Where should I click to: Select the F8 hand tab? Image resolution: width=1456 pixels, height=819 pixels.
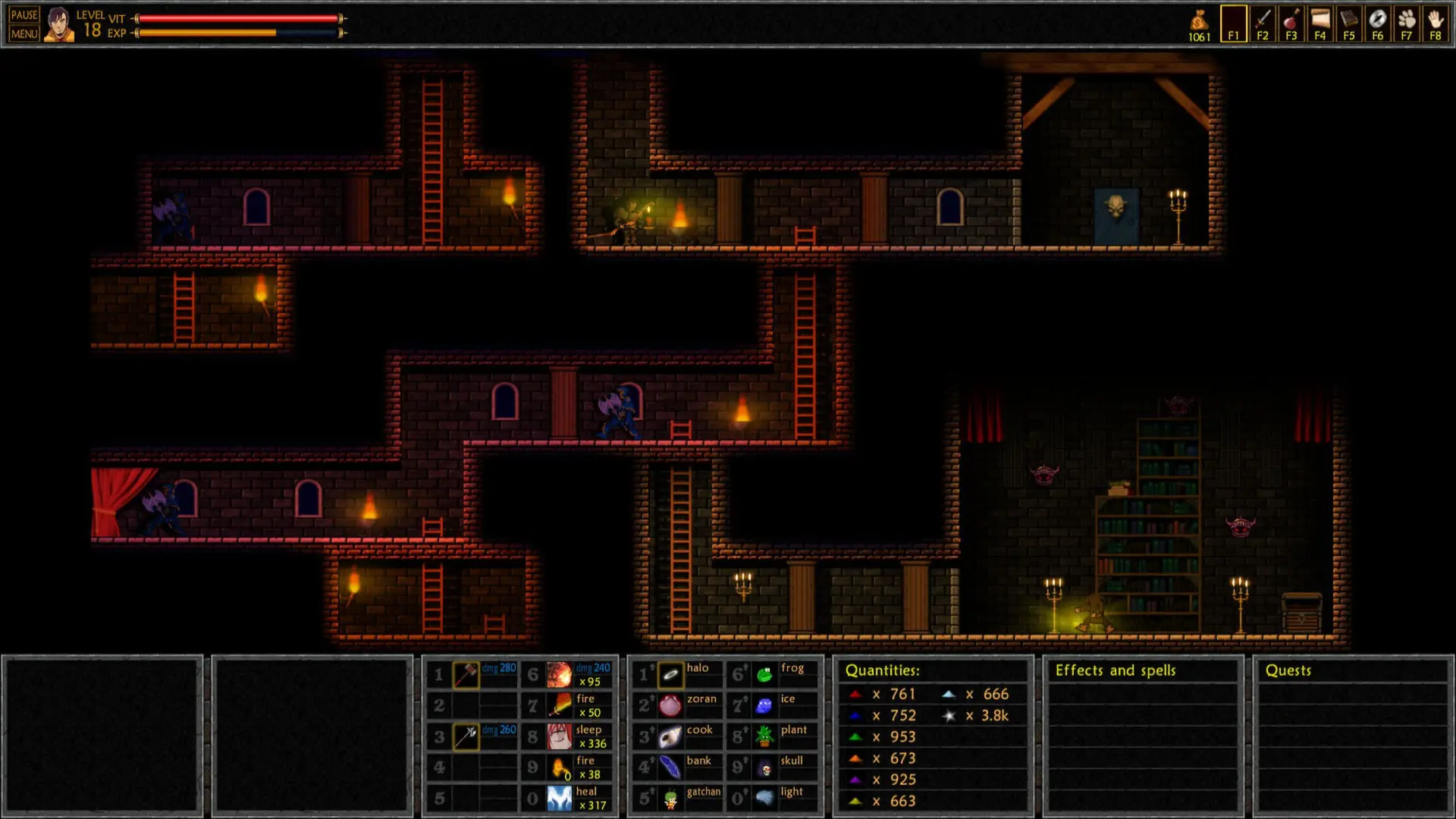1436,24
